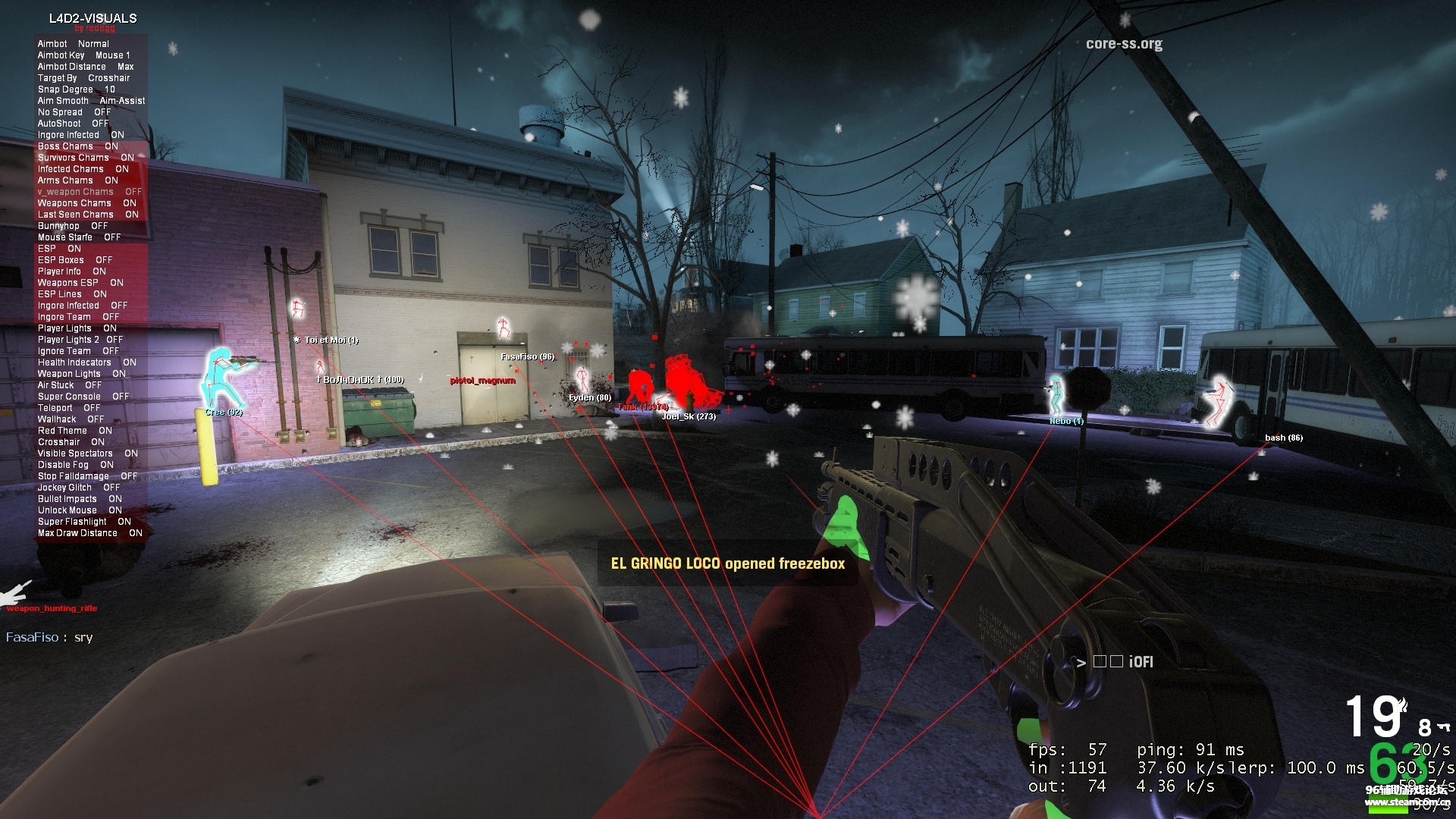Screen dimensions: 1456x819
Task: Toggle the No Spread option off menu
Action: (x=72, y=111)
